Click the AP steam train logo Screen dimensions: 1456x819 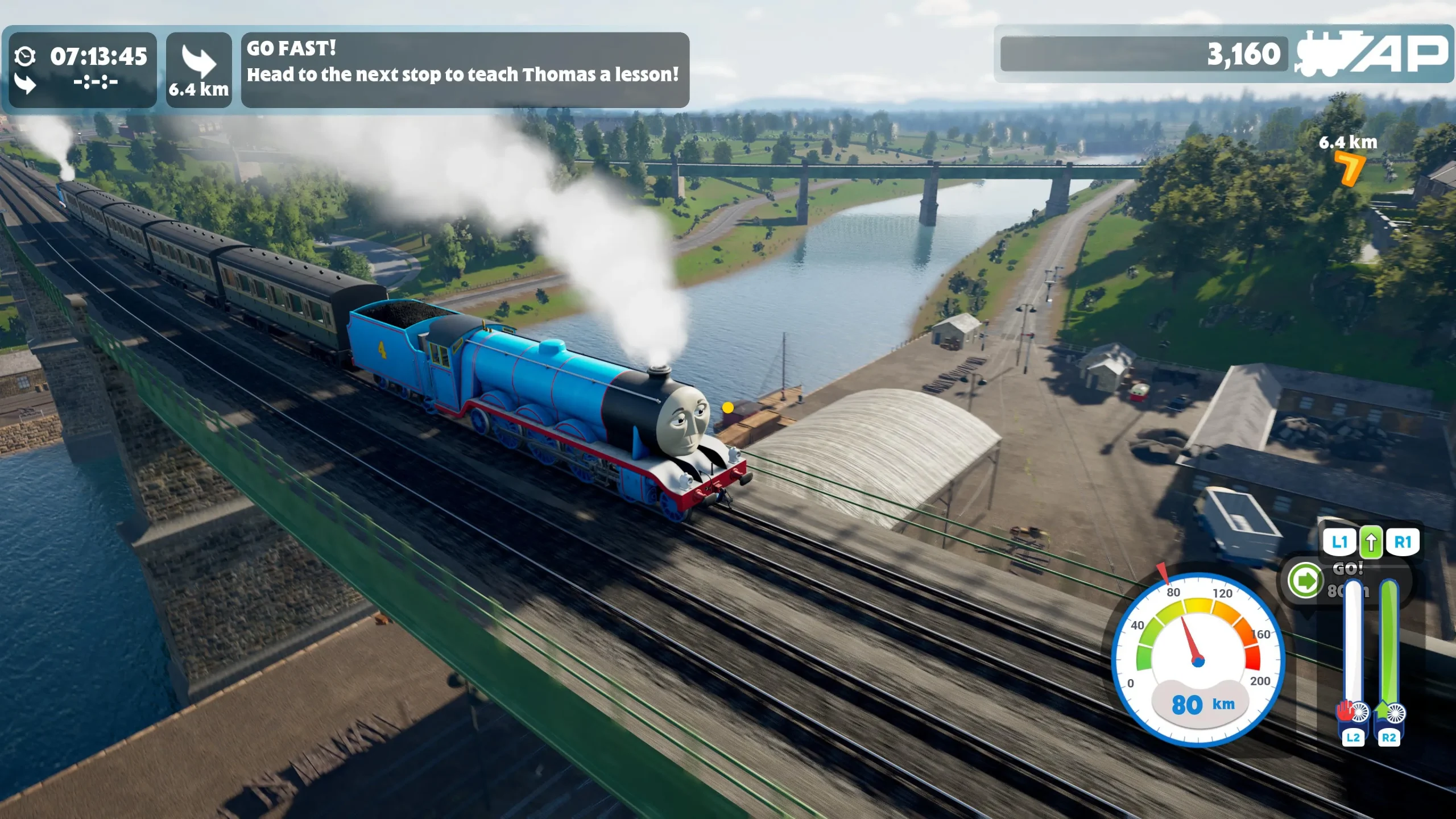coord(1372,54)
